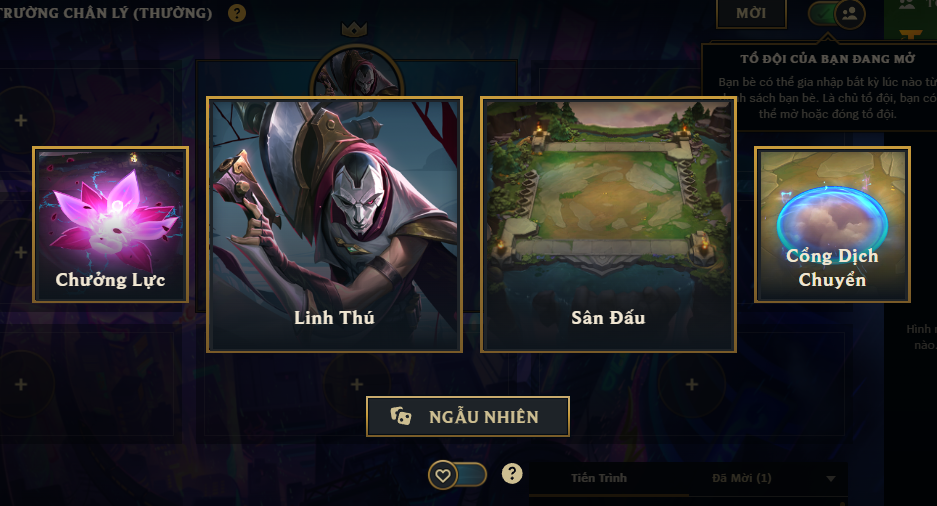Switch to the Tiến Trình tab
The width and height of the screenshot is (937, 506).
point(599,478)
